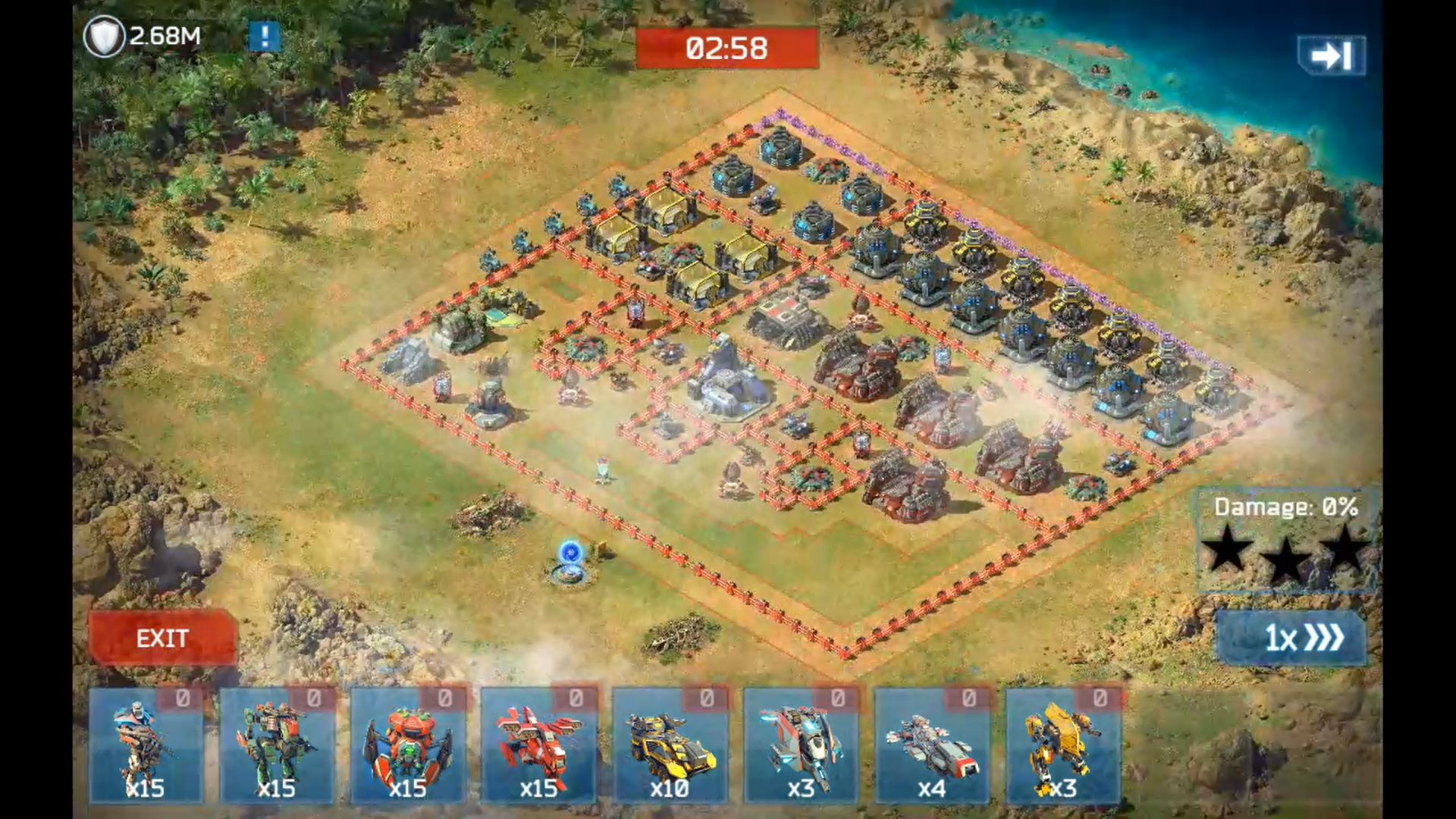
Task: Select the red crab walker unit card
Action: point(408,745)
